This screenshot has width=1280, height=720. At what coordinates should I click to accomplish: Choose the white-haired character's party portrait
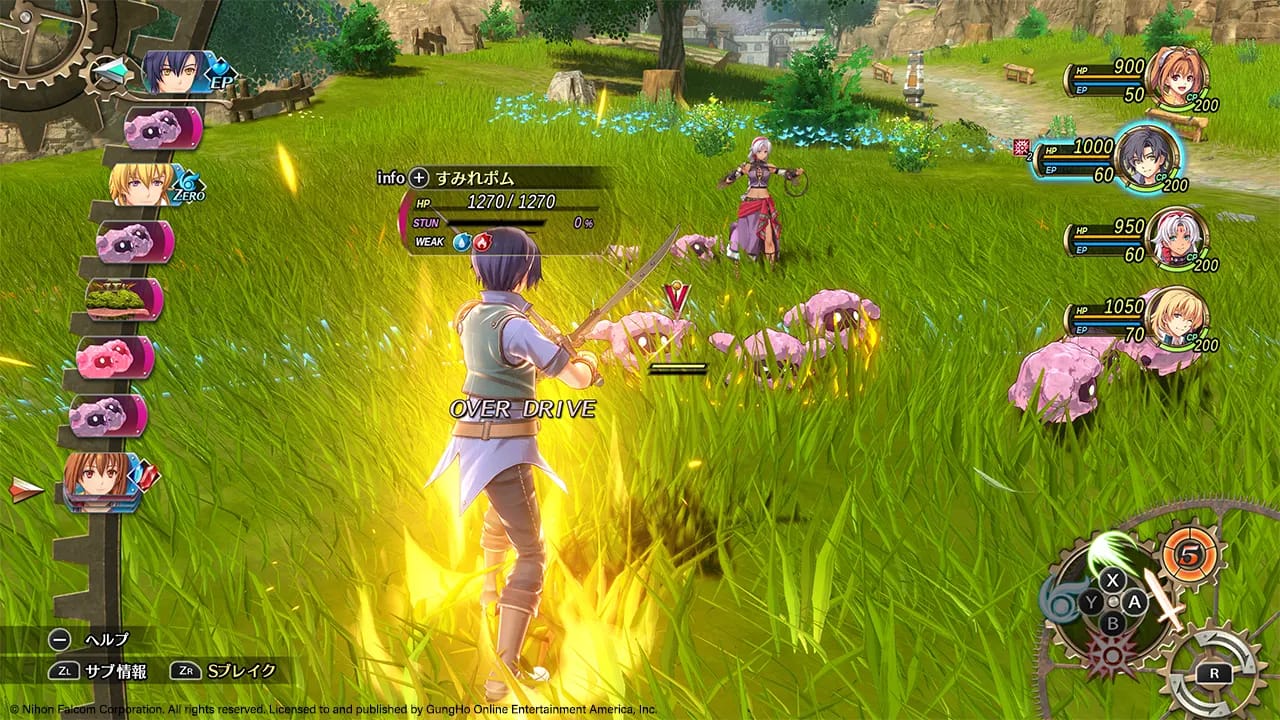tap(1176, 238)
